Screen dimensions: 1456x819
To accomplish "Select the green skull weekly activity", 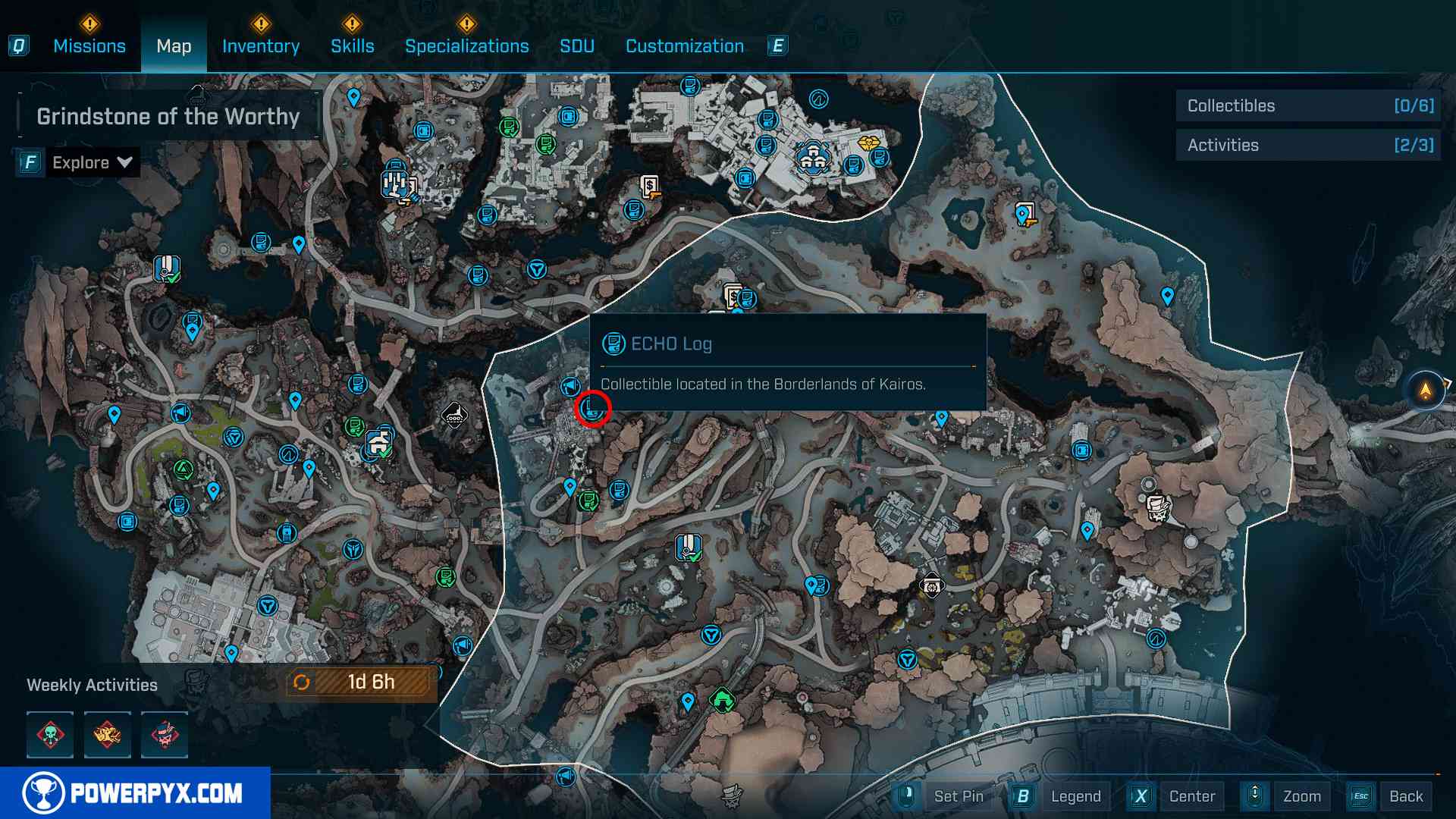I will coord(50,735).
